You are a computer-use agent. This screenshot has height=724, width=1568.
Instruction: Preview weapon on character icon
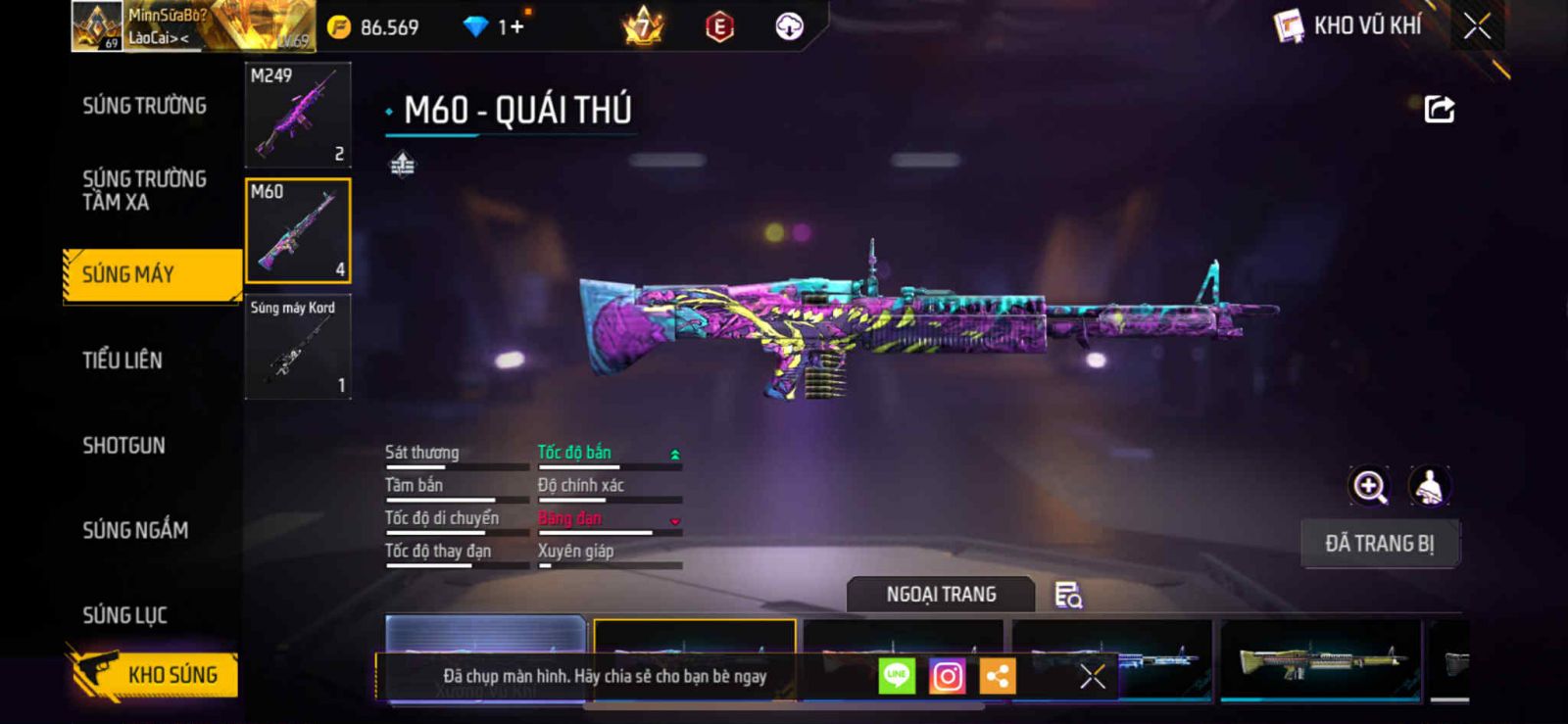tap(1430, 486)
